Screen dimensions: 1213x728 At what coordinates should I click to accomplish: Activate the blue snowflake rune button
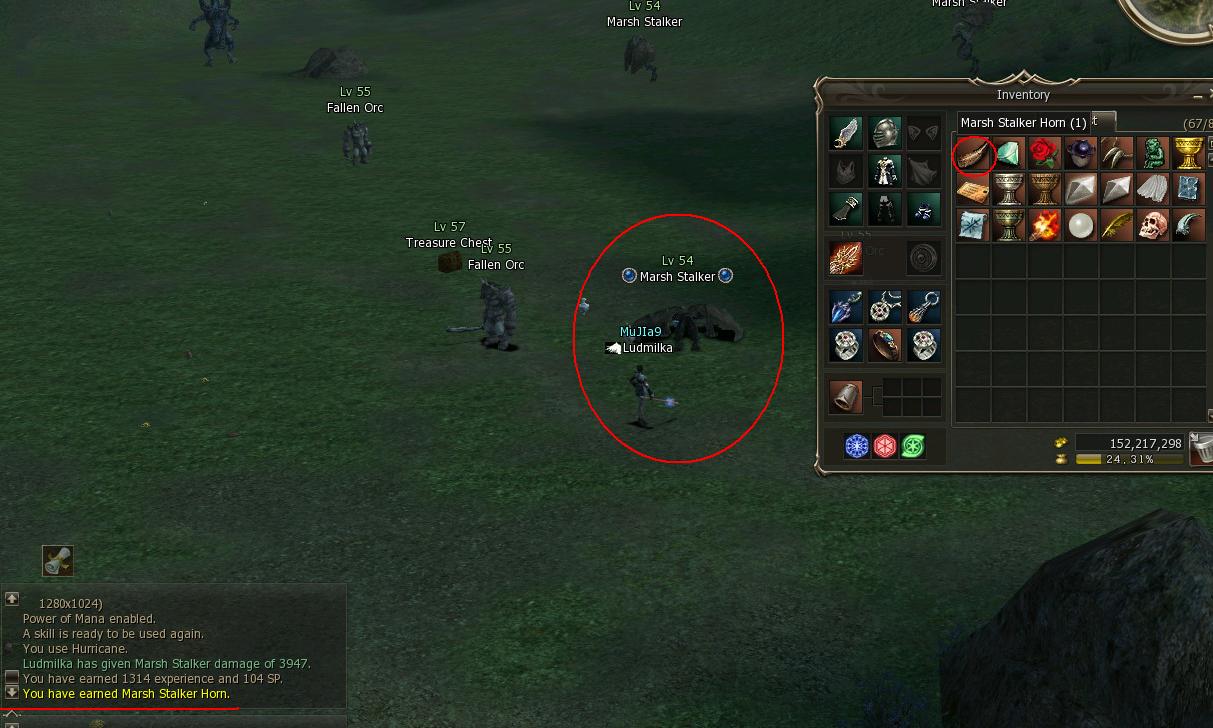tap(857, 446)
